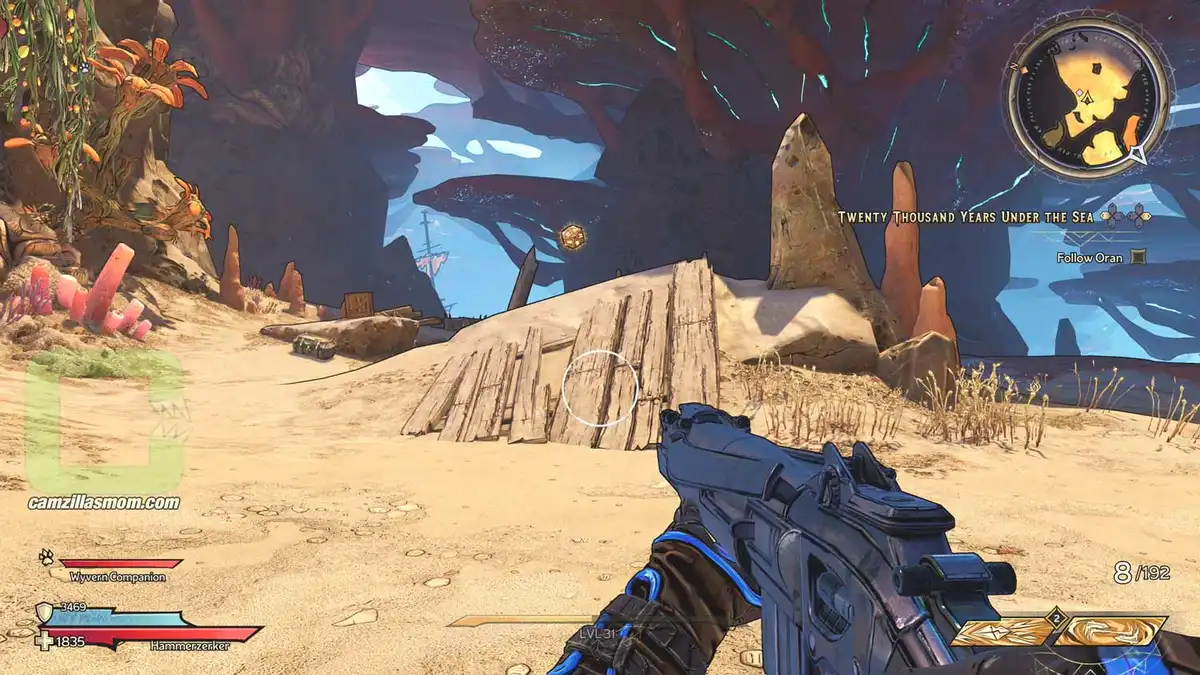Tick the Follow Oran objective checkbox

tap(1137, 257)
